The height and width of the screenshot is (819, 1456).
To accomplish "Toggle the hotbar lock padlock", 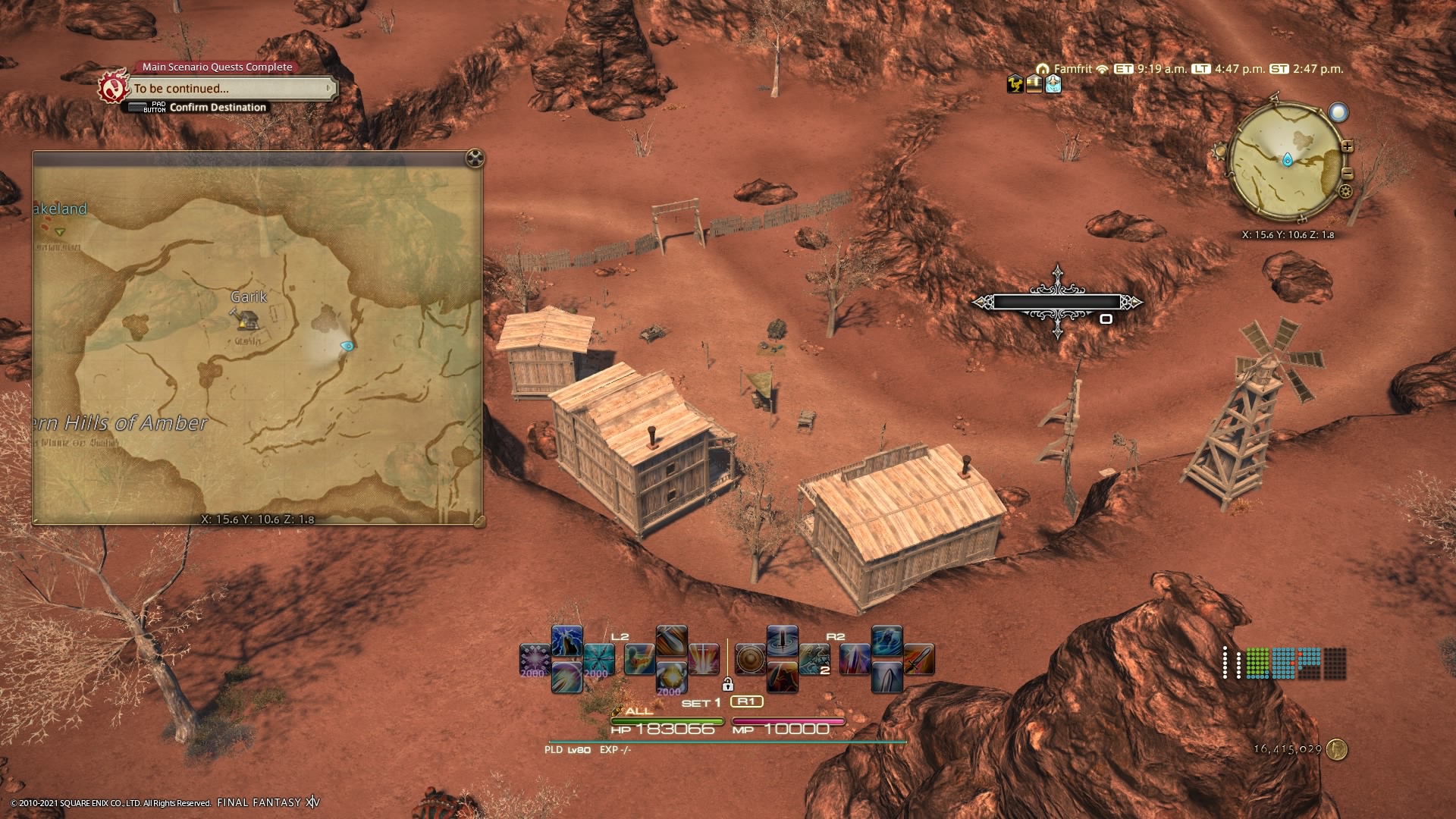I will click(729, 685).
